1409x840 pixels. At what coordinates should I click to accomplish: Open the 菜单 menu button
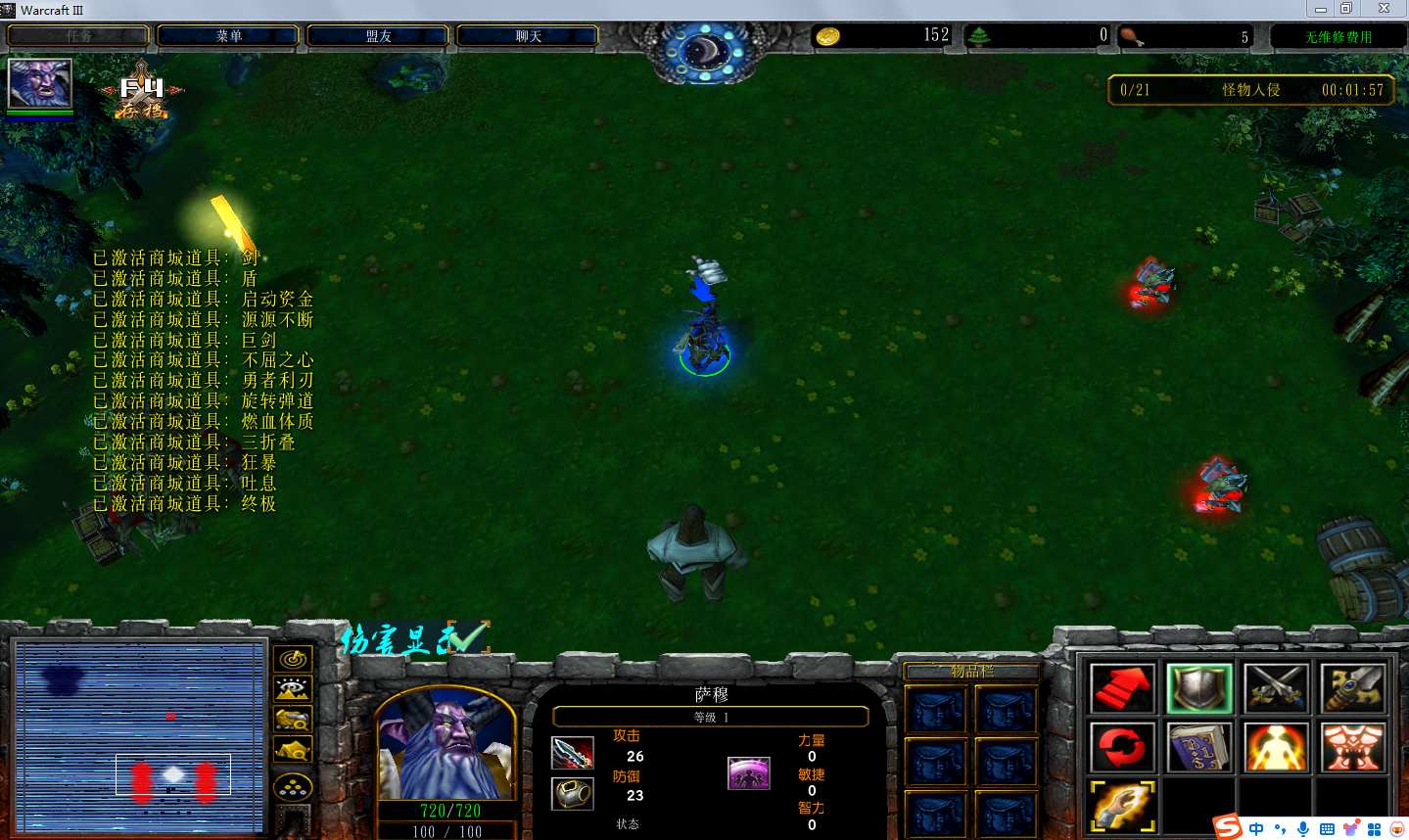228,36
